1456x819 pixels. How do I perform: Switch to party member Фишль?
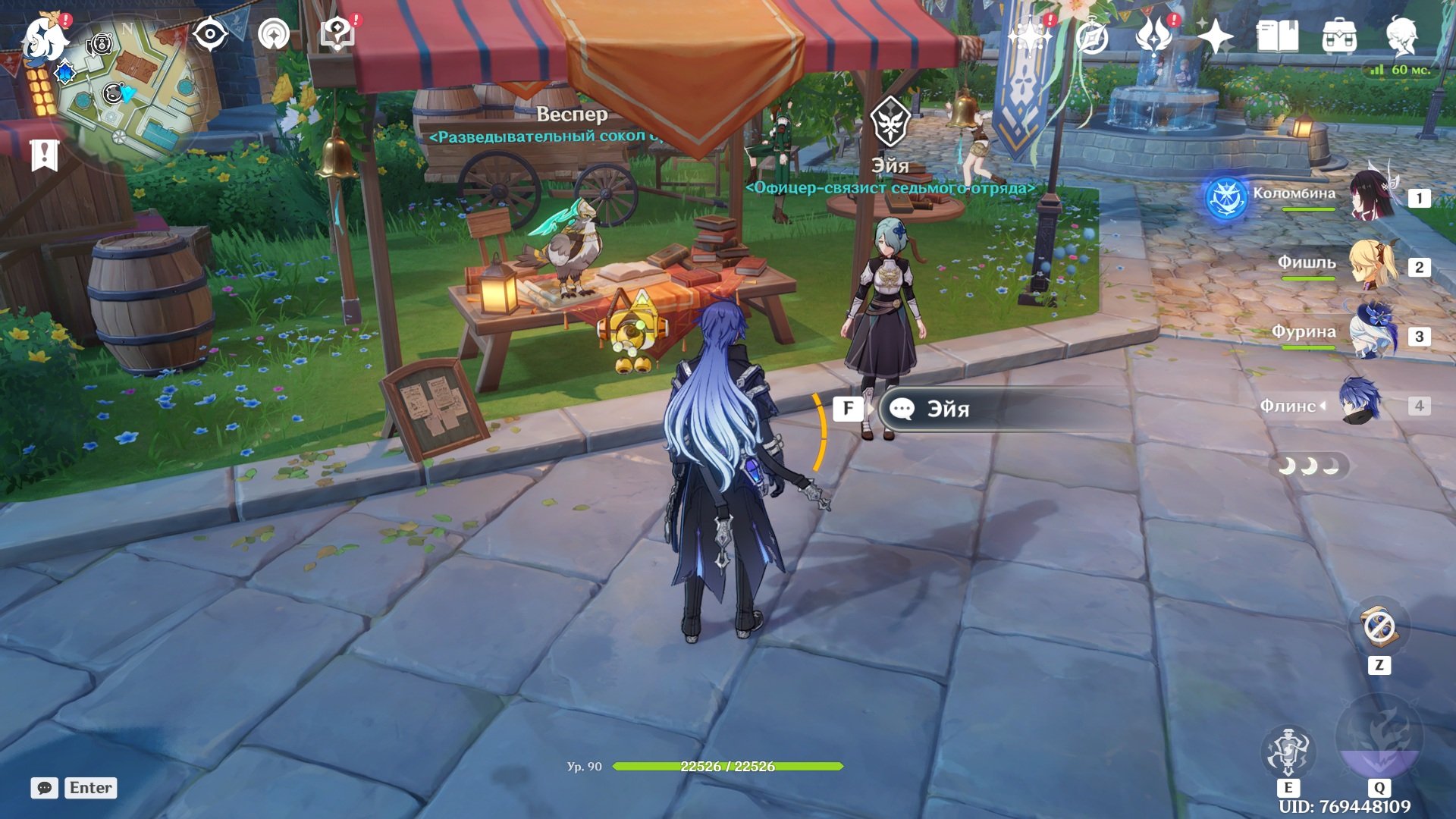(x=1371, y=265)
